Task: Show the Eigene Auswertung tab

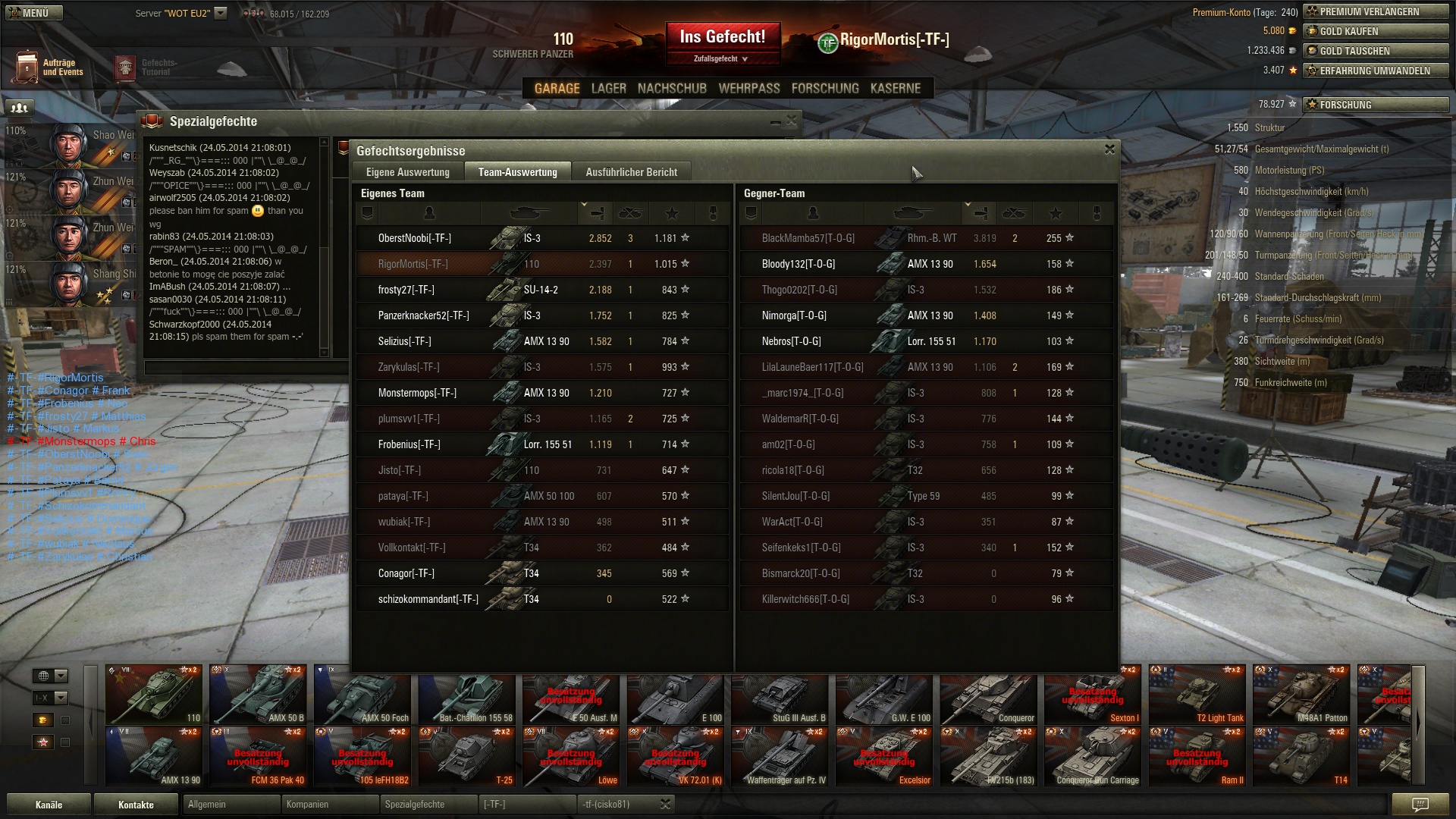Action: [408, 172]
